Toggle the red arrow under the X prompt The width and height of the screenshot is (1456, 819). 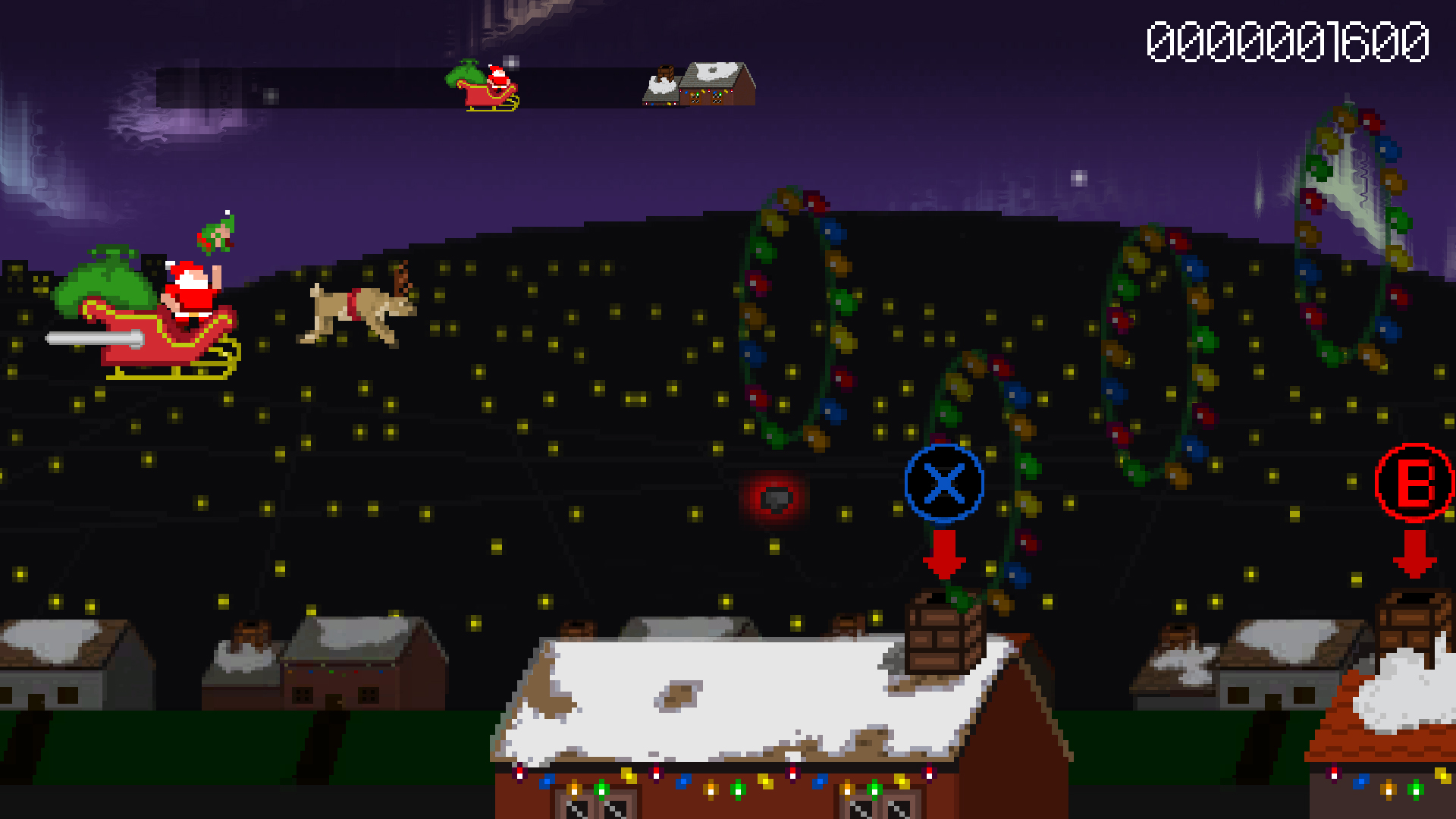(943, 554)
